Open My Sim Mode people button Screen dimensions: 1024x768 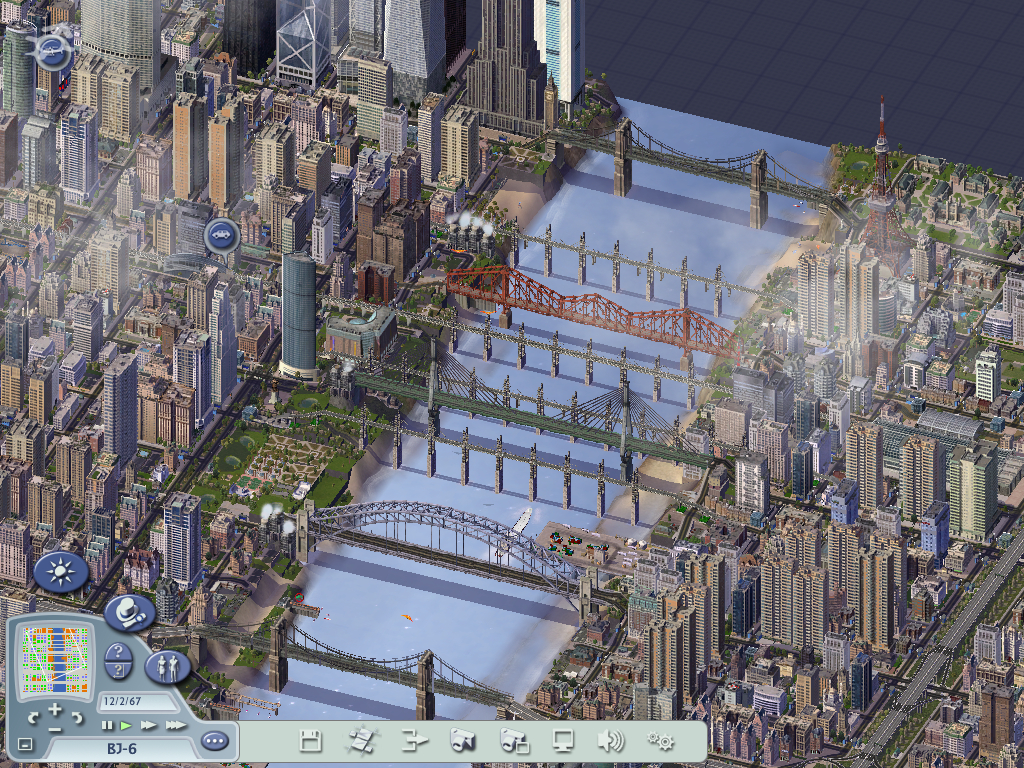[x=167, y=666]
